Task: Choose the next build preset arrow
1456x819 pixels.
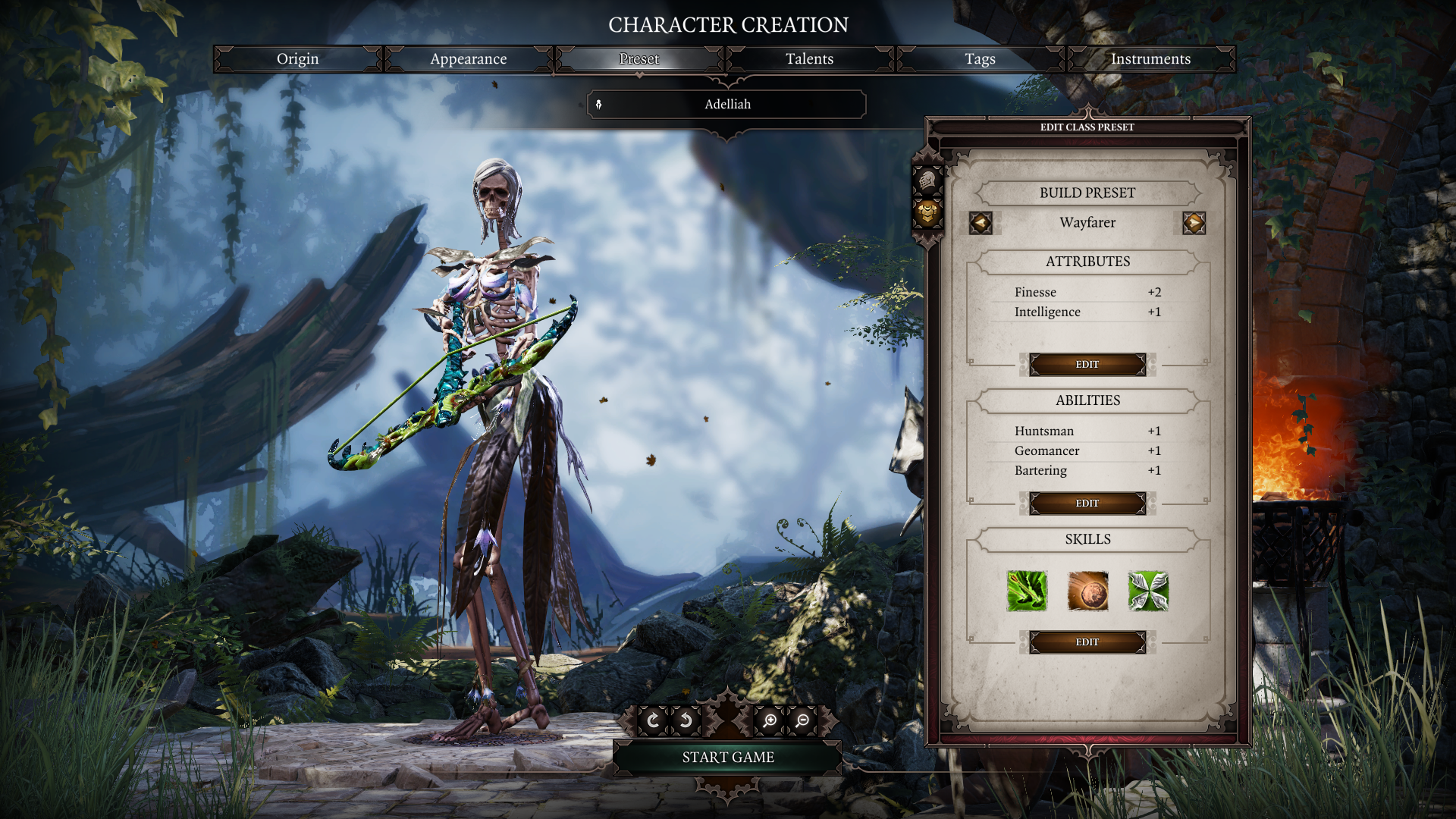Action: click(1194, 223)
